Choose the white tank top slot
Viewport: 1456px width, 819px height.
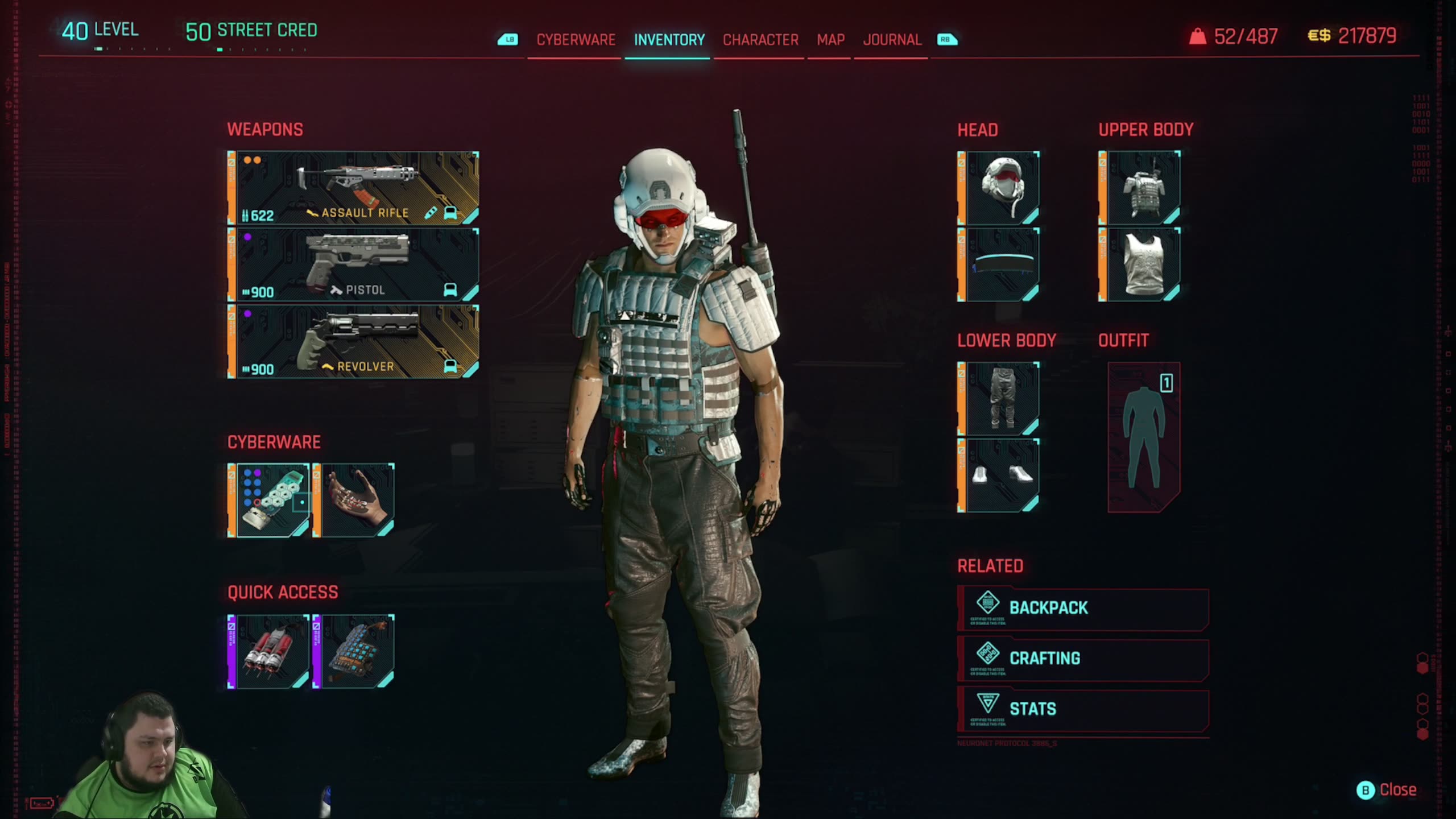1141,265
